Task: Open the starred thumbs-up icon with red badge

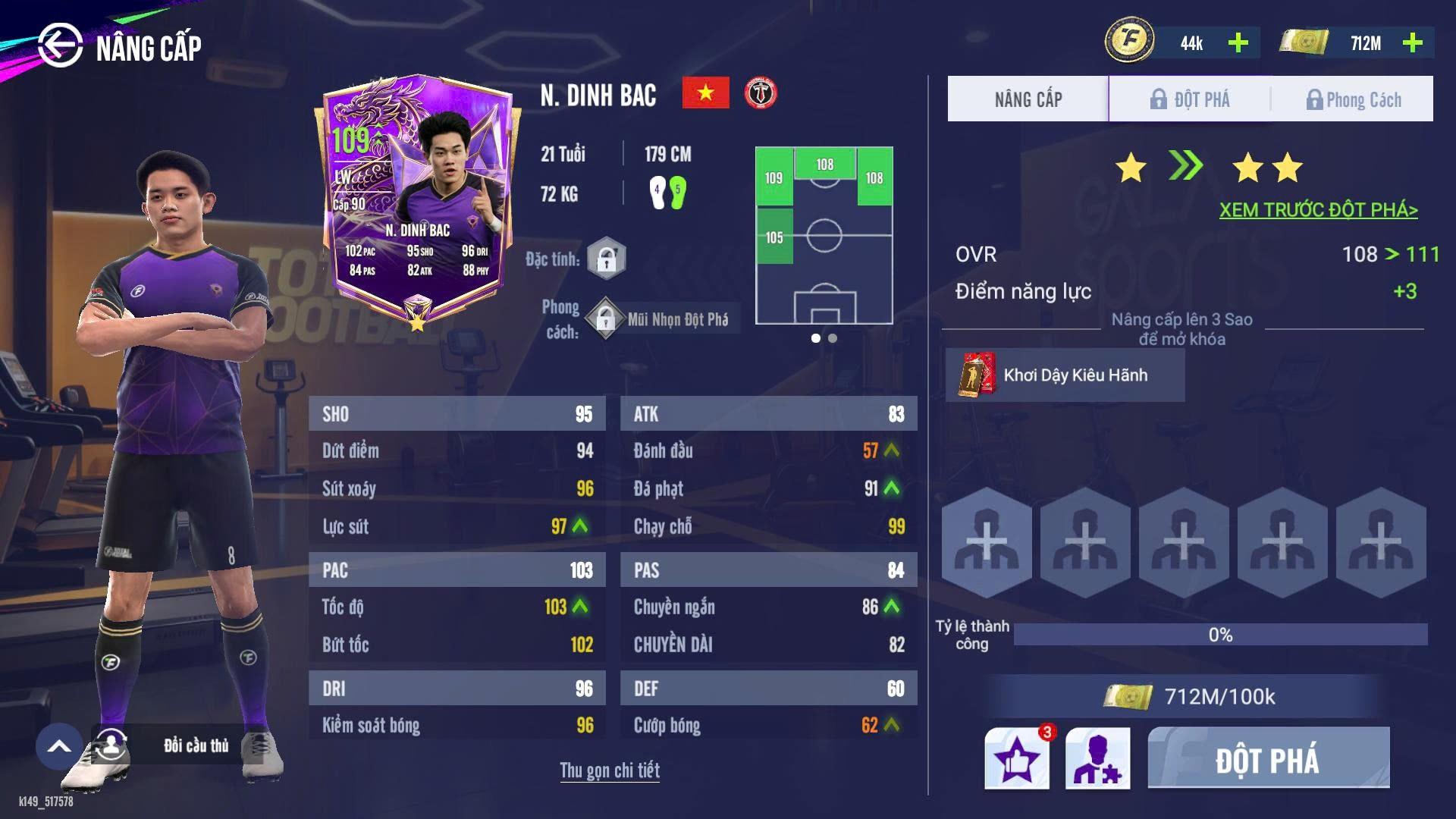Action: pyautogui.click(x=1017, y=758)
